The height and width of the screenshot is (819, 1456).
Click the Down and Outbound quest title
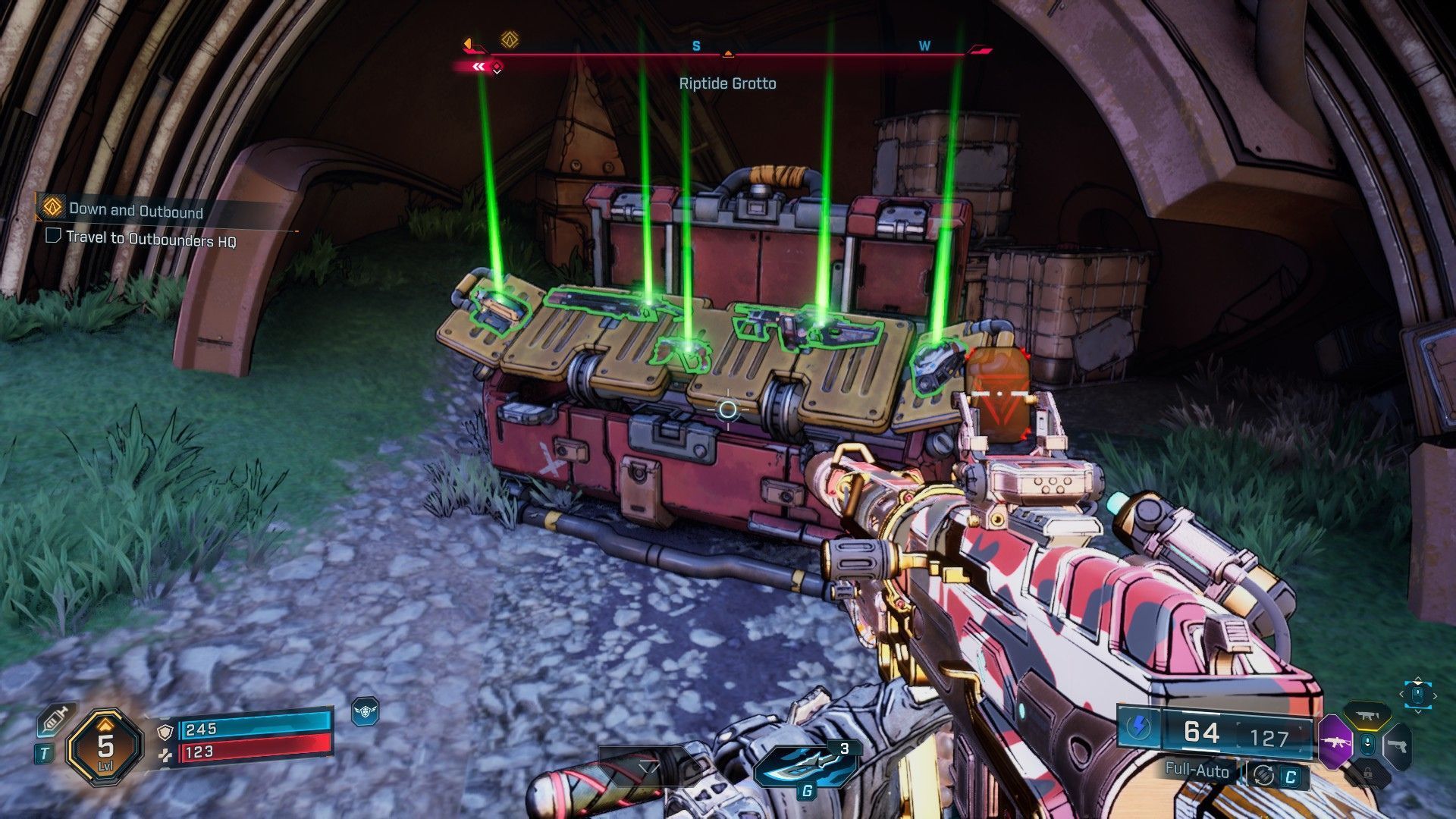tap(135, 212)
